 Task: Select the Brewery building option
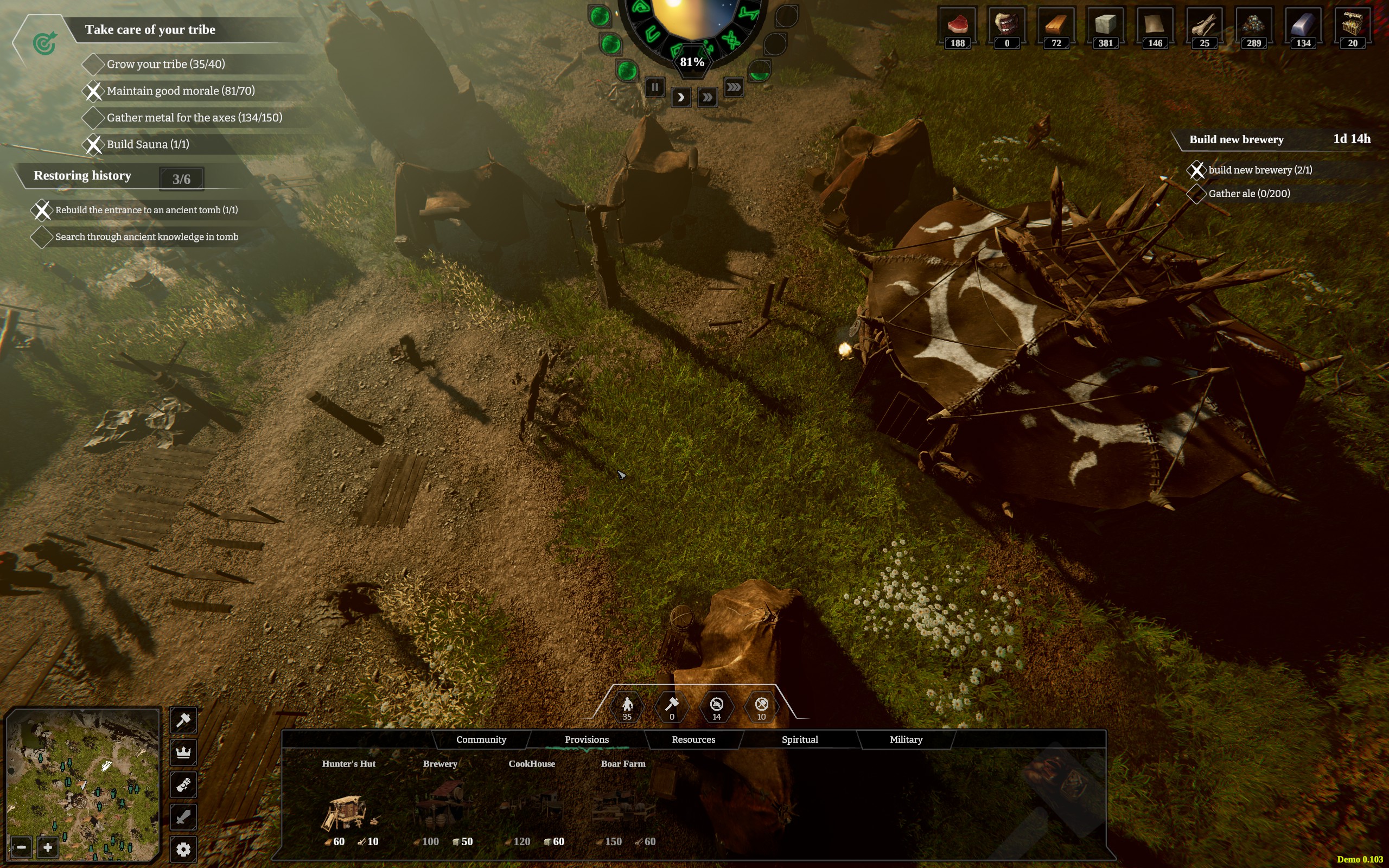coord(441,806)
